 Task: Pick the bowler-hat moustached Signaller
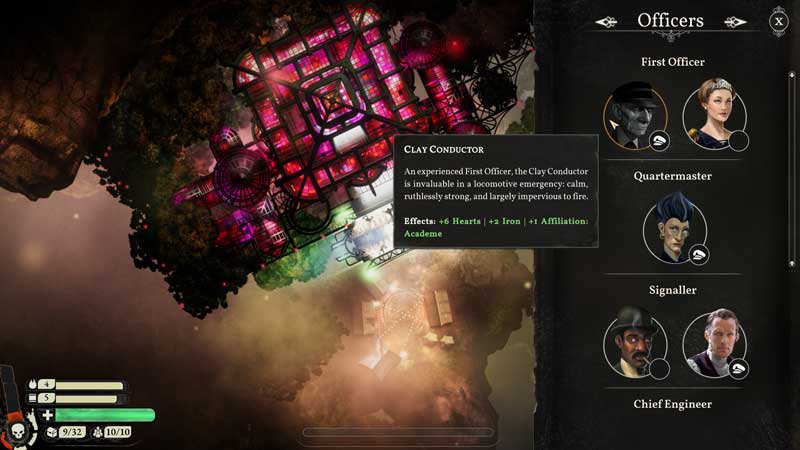pos(634,342)
